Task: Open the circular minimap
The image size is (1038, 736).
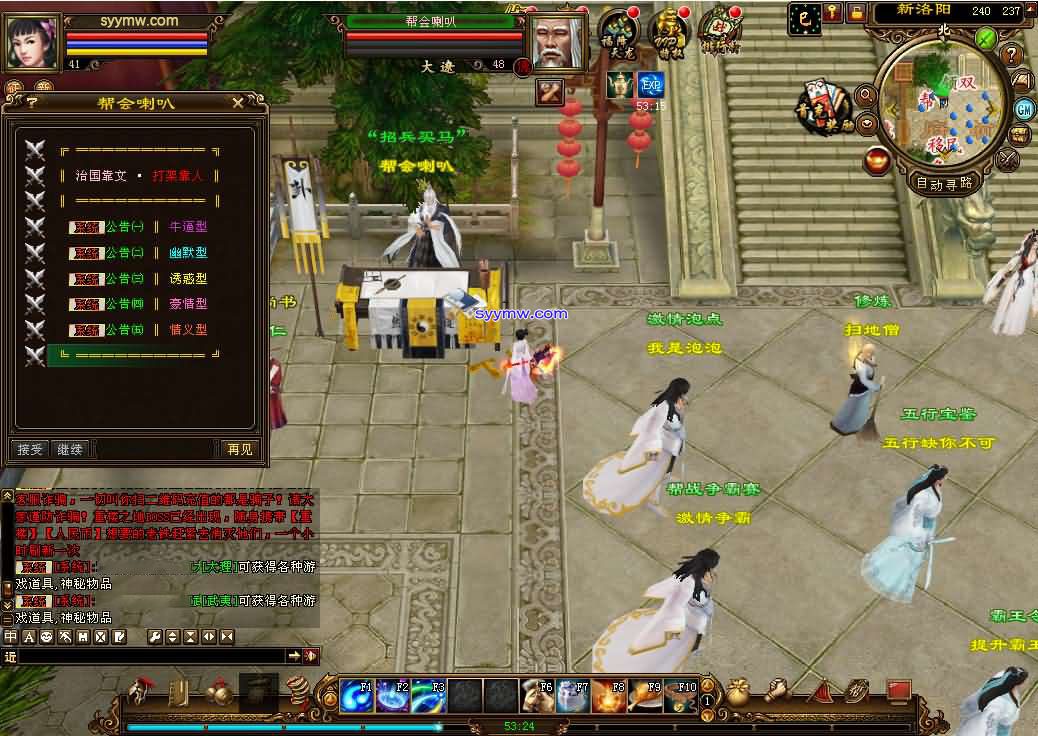Action: 944,108
